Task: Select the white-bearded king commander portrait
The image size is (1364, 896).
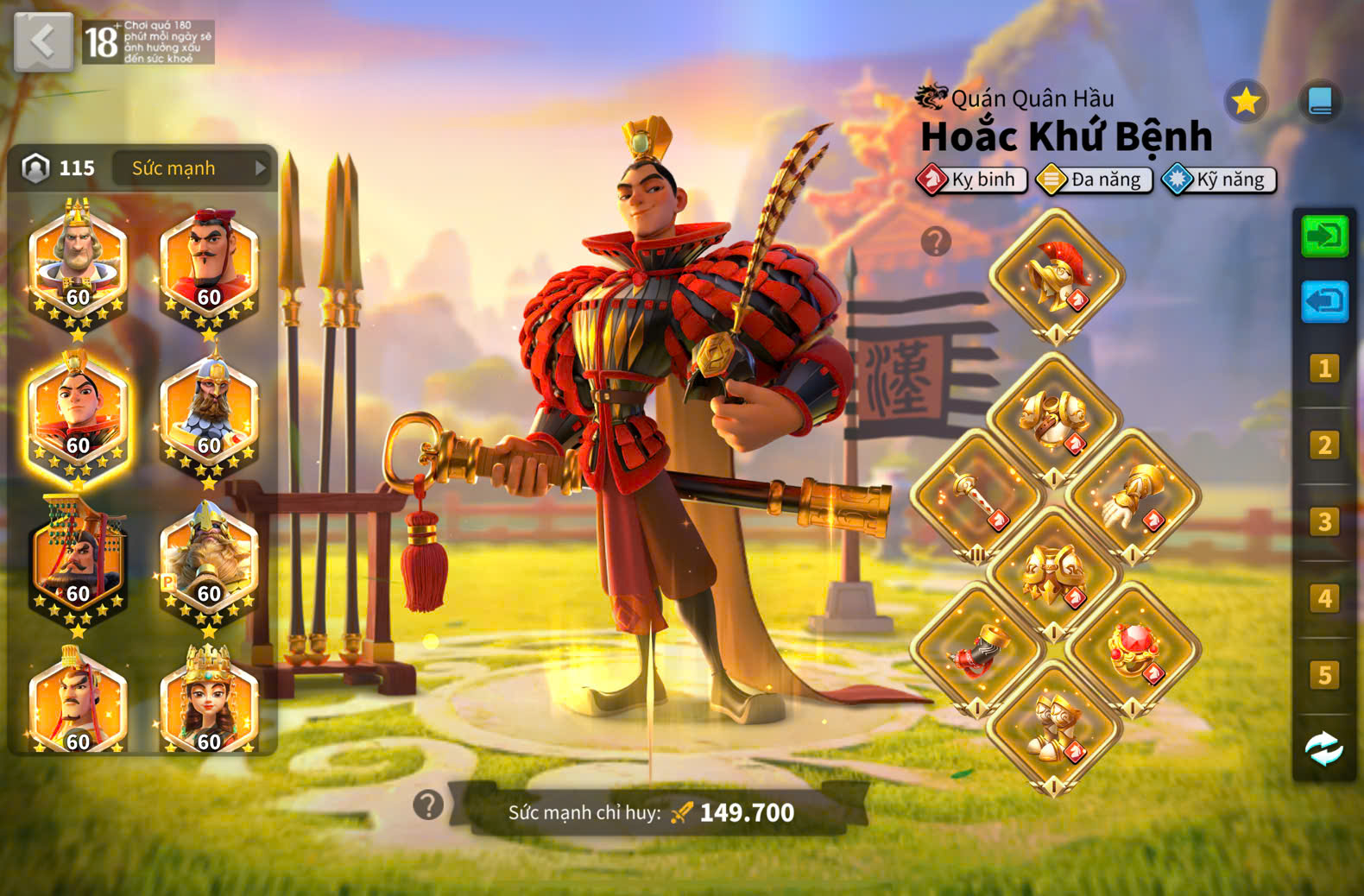Action: click(78, 263)
